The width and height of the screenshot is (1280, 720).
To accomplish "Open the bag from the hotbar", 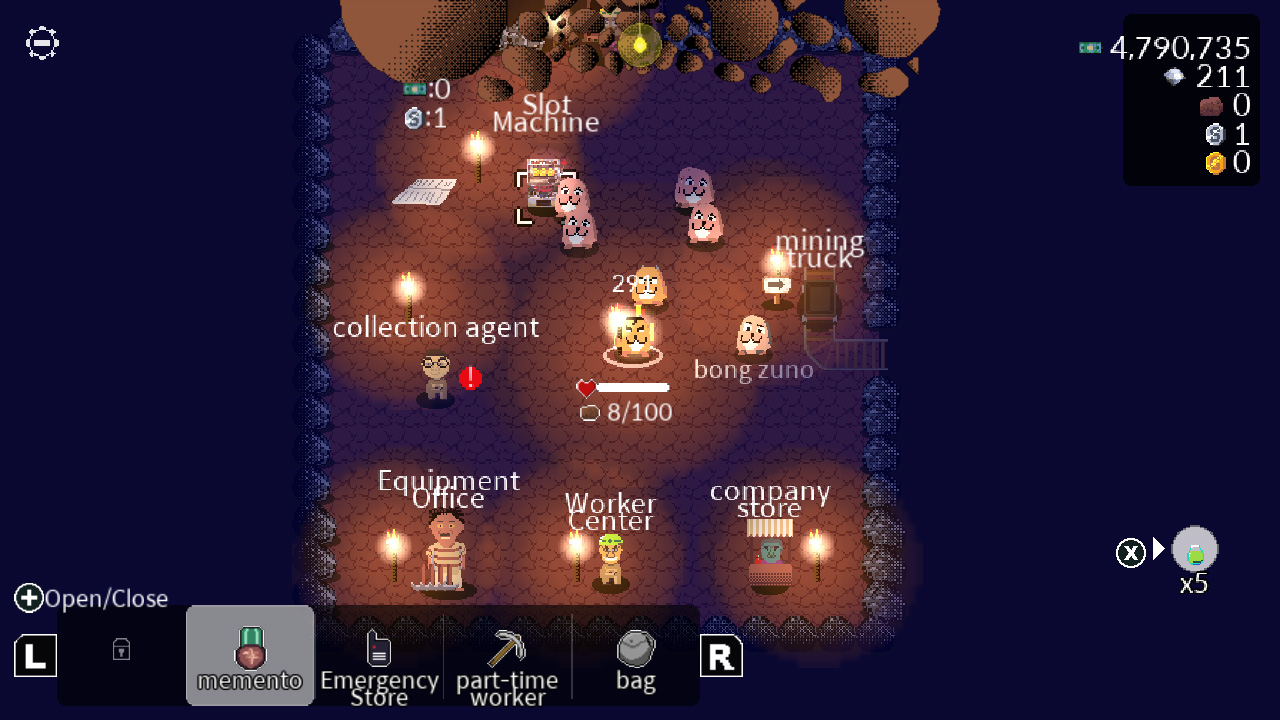I will [635, 650].
